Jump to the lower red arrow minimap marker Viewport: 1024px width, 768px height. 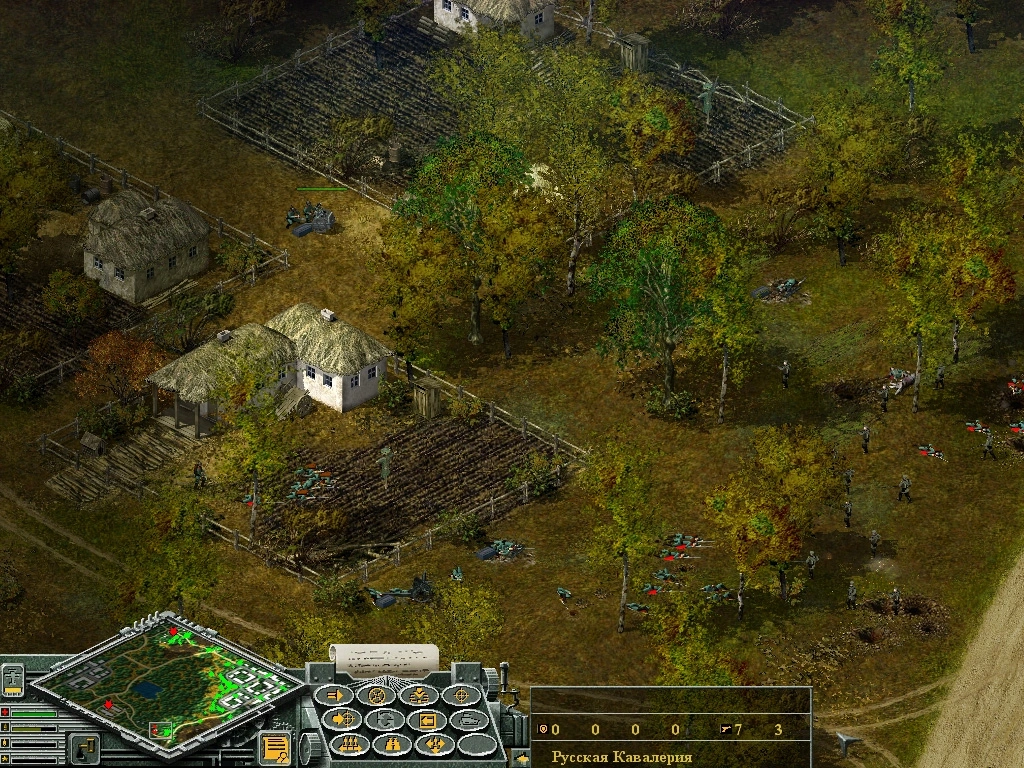point(108,705)
